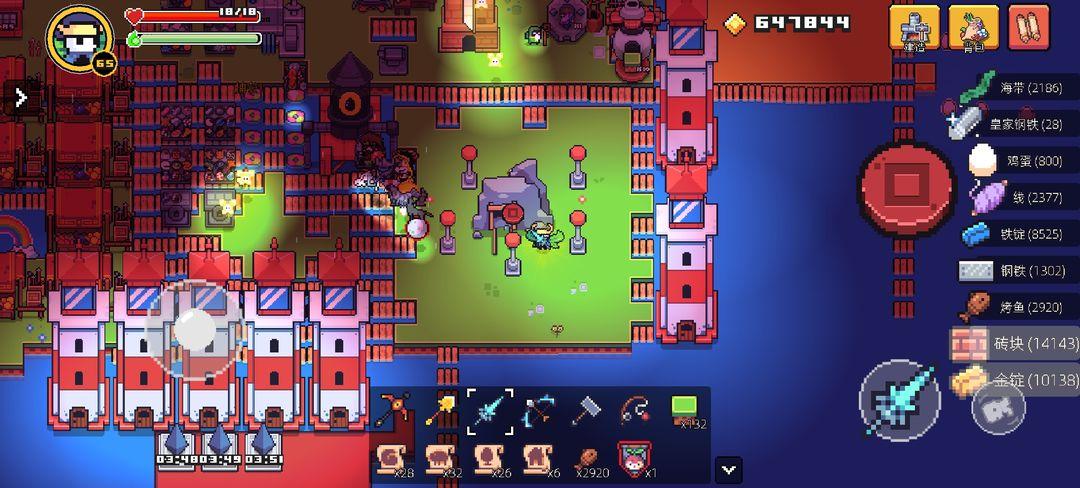Select the house scroll stack x6
This screenshot has height=488, width=1080.
[538, 460]
